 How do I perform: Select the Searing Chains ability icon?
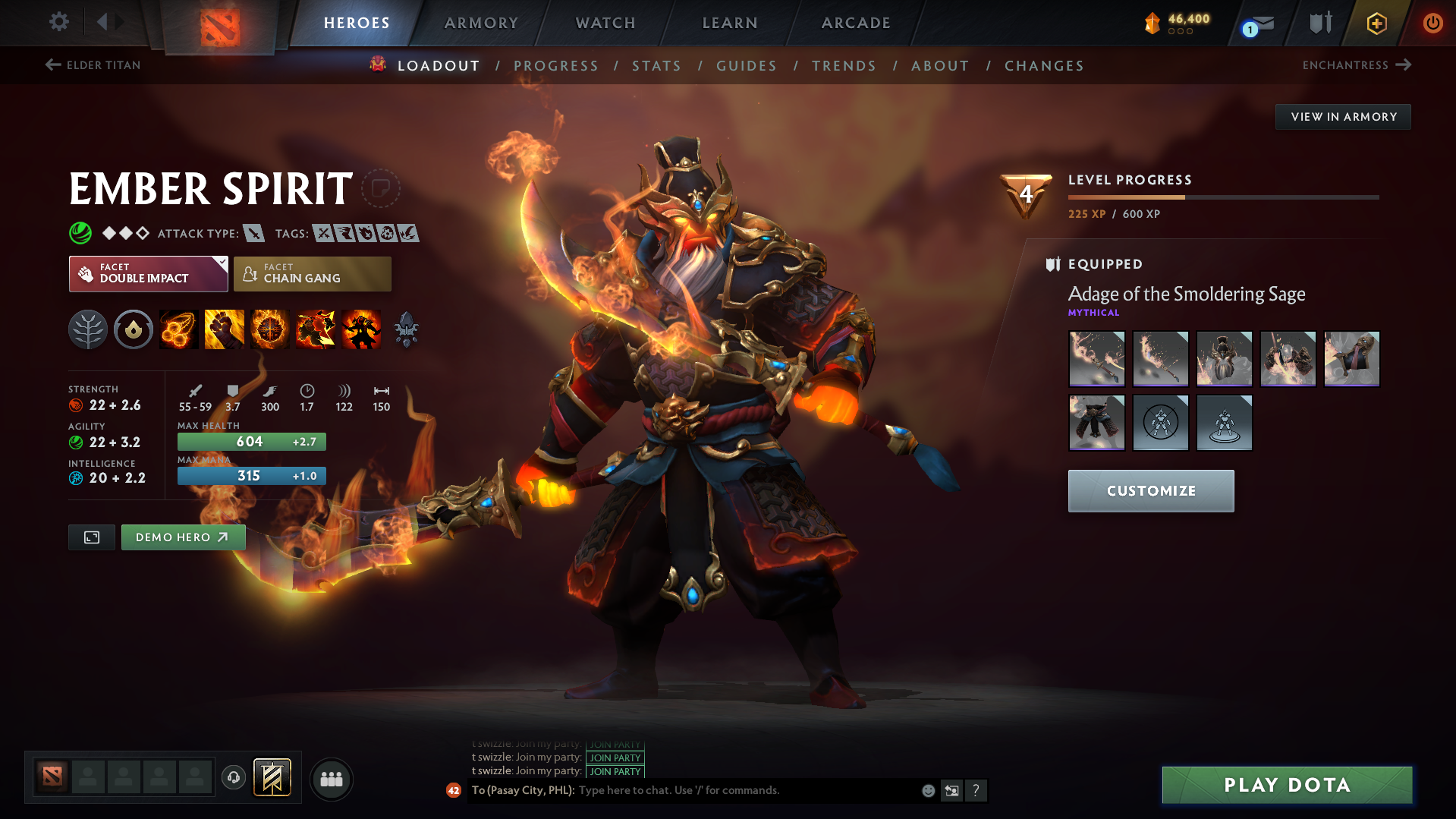(178, 329)
